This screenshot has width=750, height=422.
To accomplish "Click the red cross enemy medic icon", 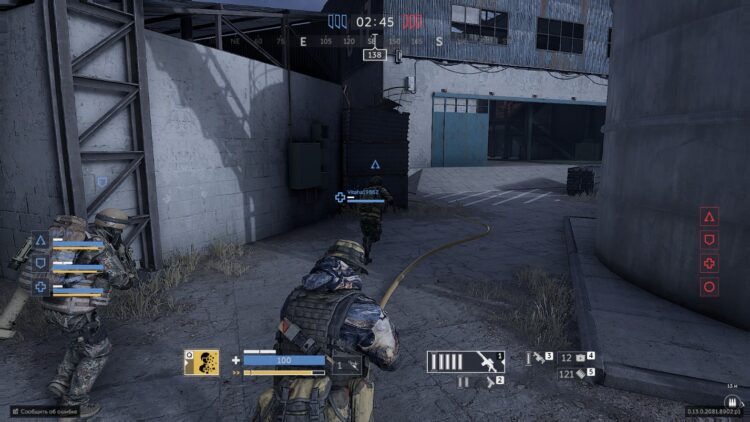I will [709, 264].
